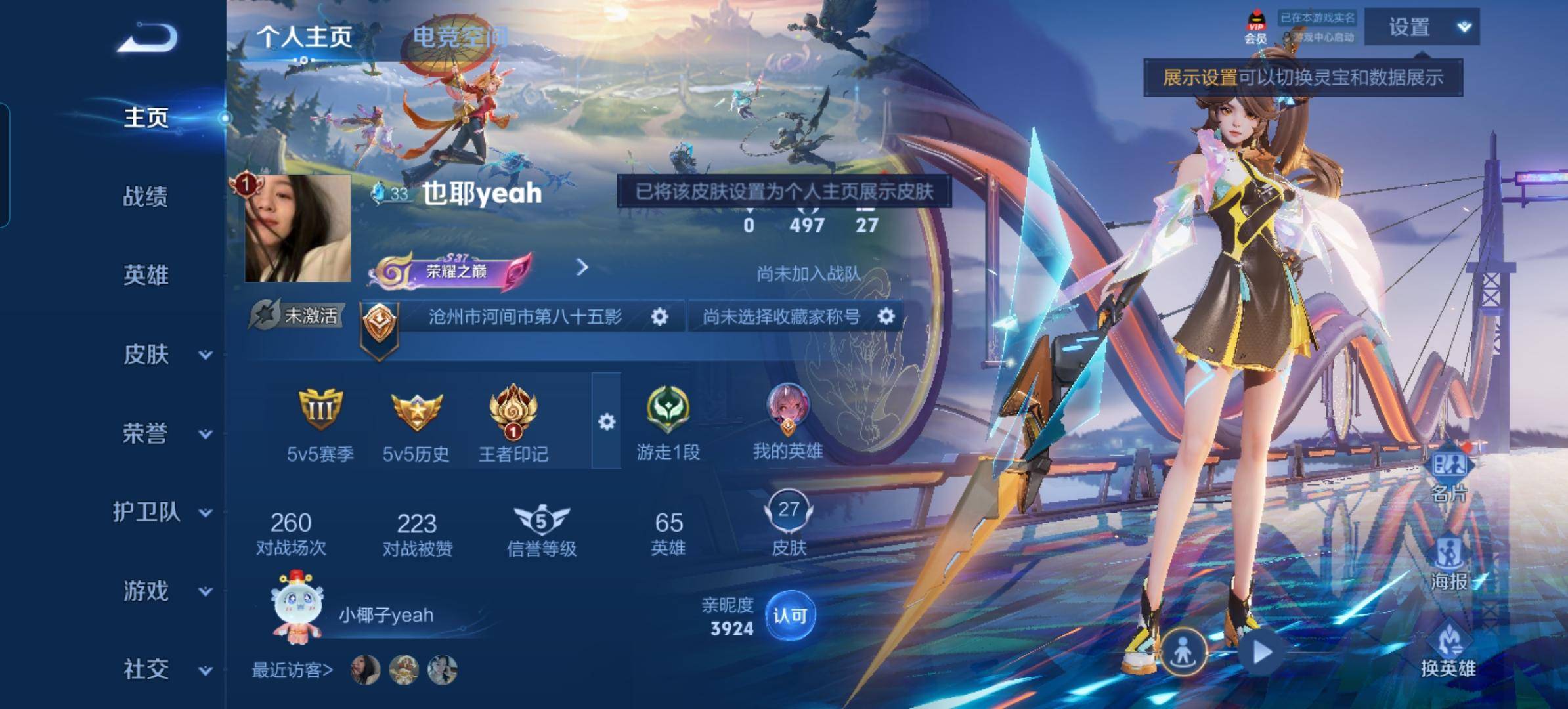Go back with the return arrow
This screenshot has width=1568, height=709.
pyautogui.click(x=147, y=37)
